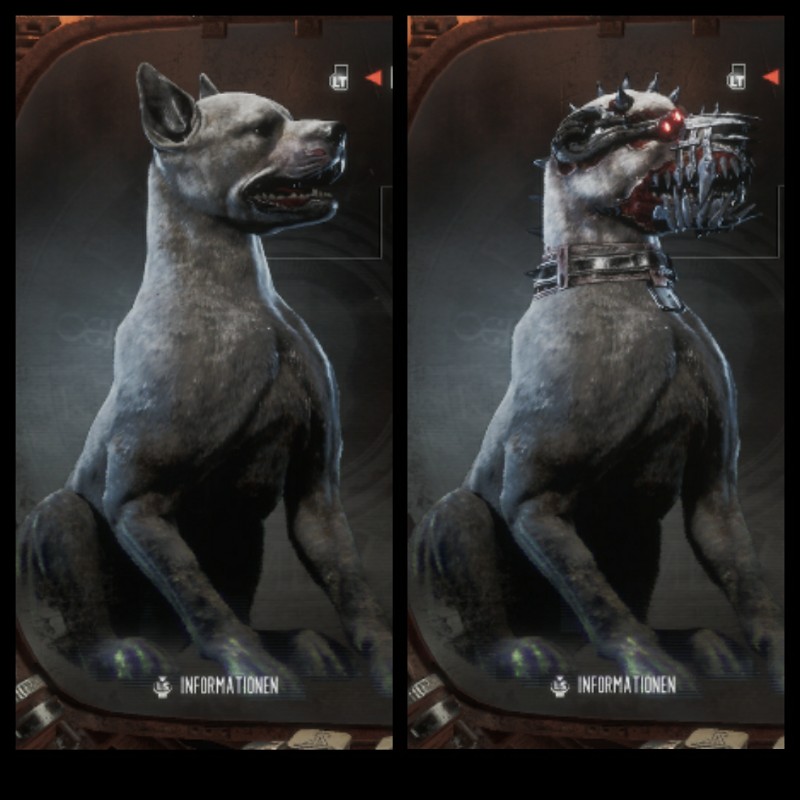Show Informationen below the armored dog

click(612, 686)
